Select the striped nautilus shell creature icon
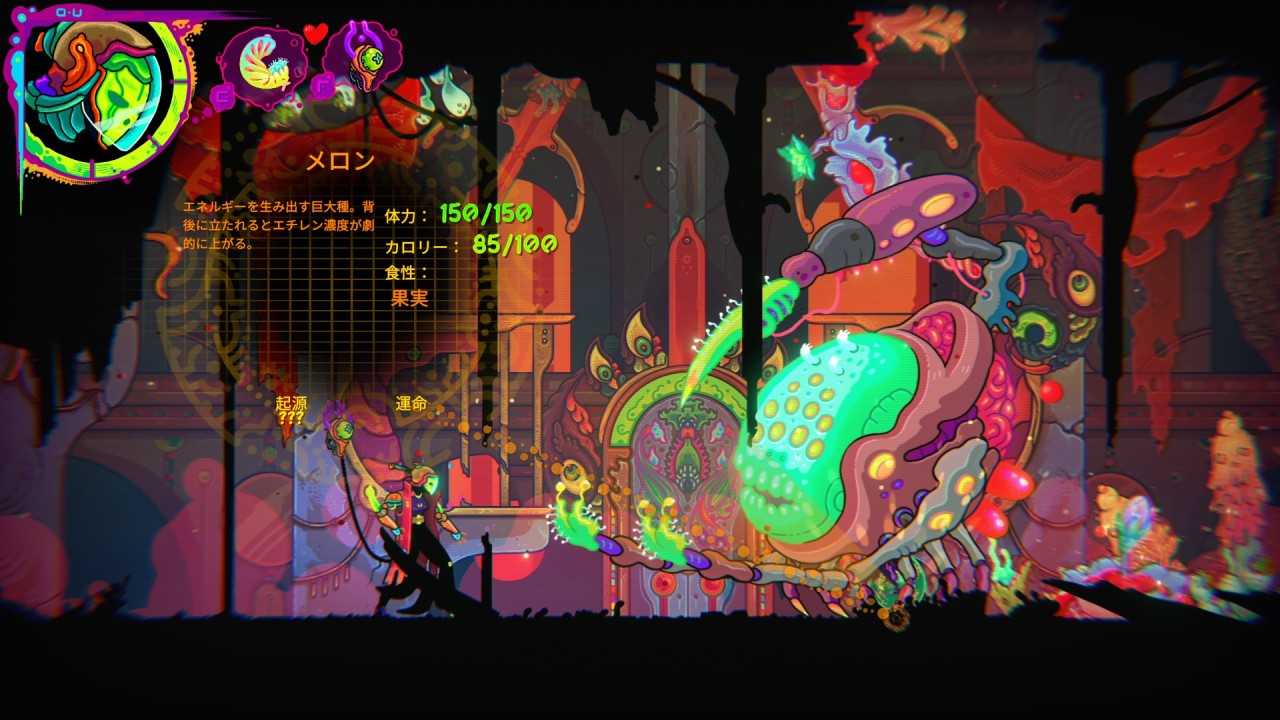 coord(263,62)
